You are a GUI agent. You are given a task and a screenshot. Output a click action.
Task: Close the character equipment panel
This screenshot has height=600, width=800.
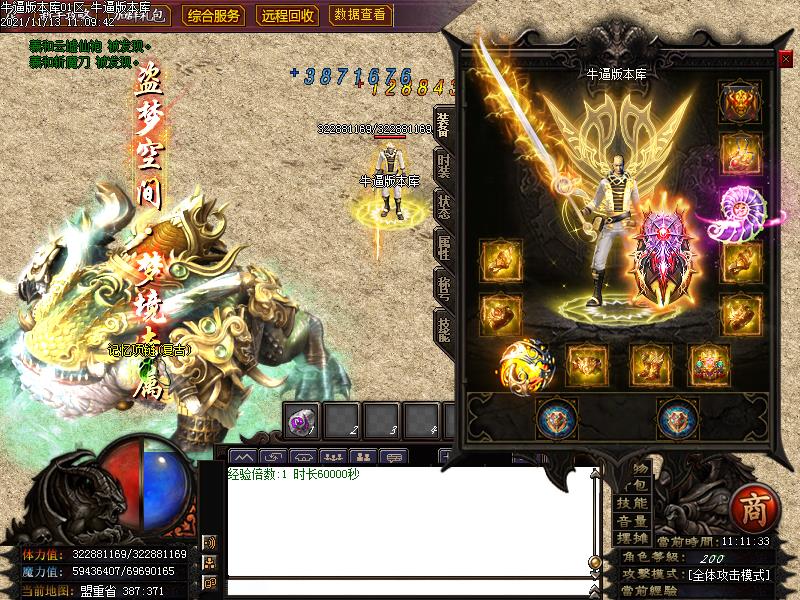click(x=785, y=59)
